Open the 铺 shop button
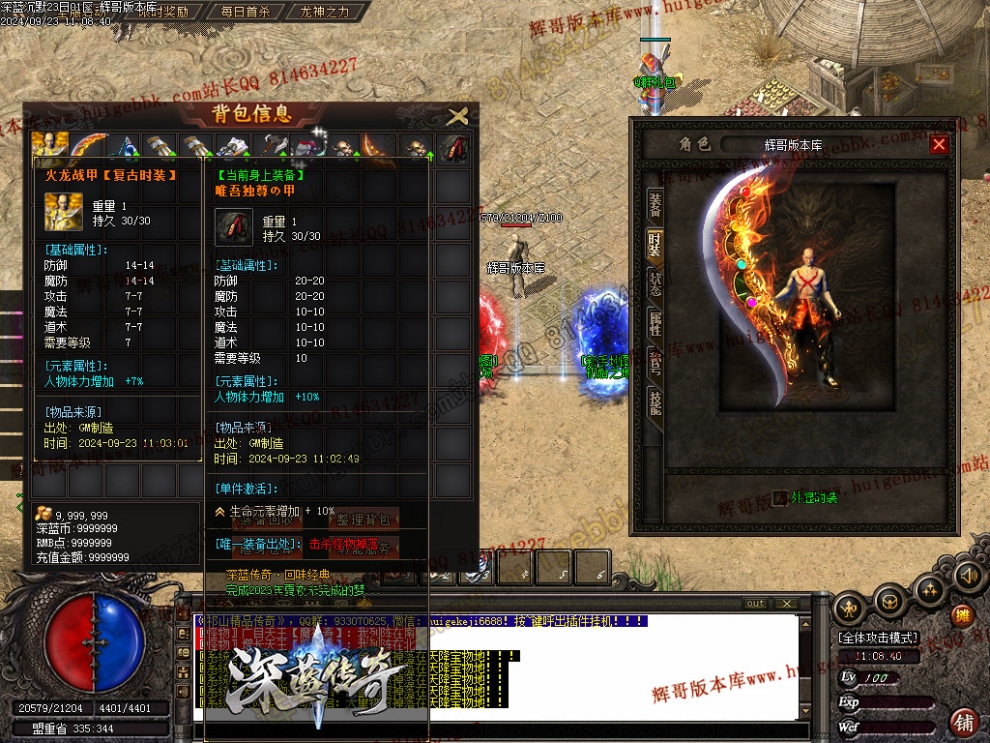 [x=965, y=722]
